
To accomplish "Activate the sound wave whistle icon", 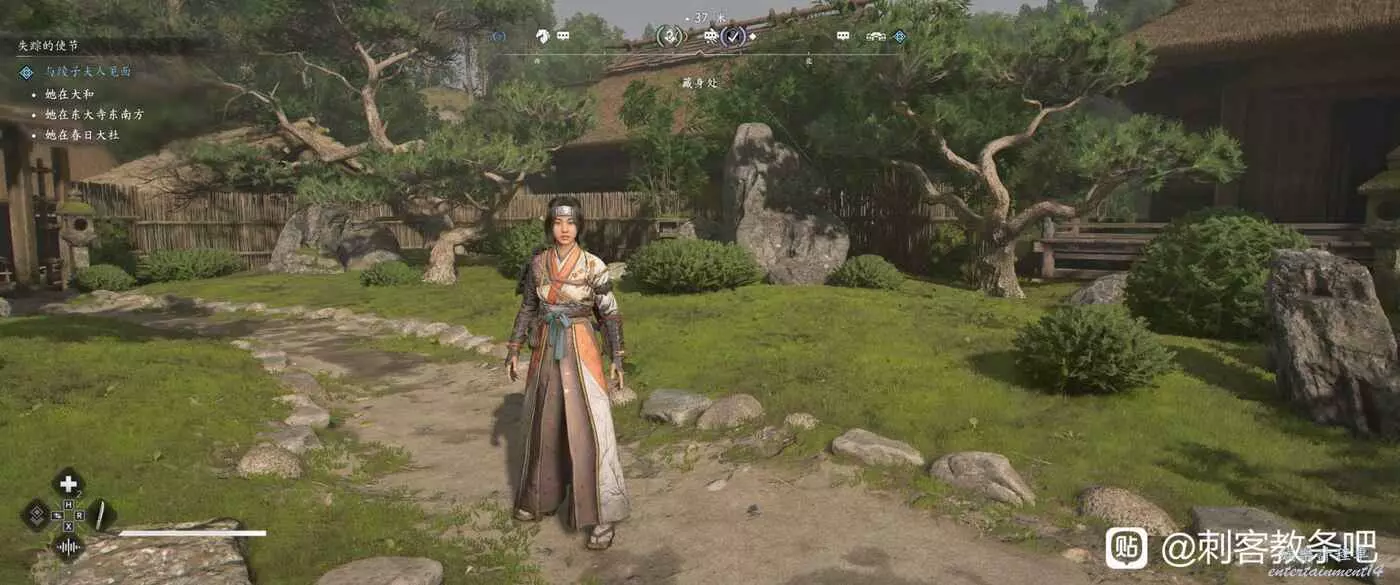I will (x=68, y=546).
